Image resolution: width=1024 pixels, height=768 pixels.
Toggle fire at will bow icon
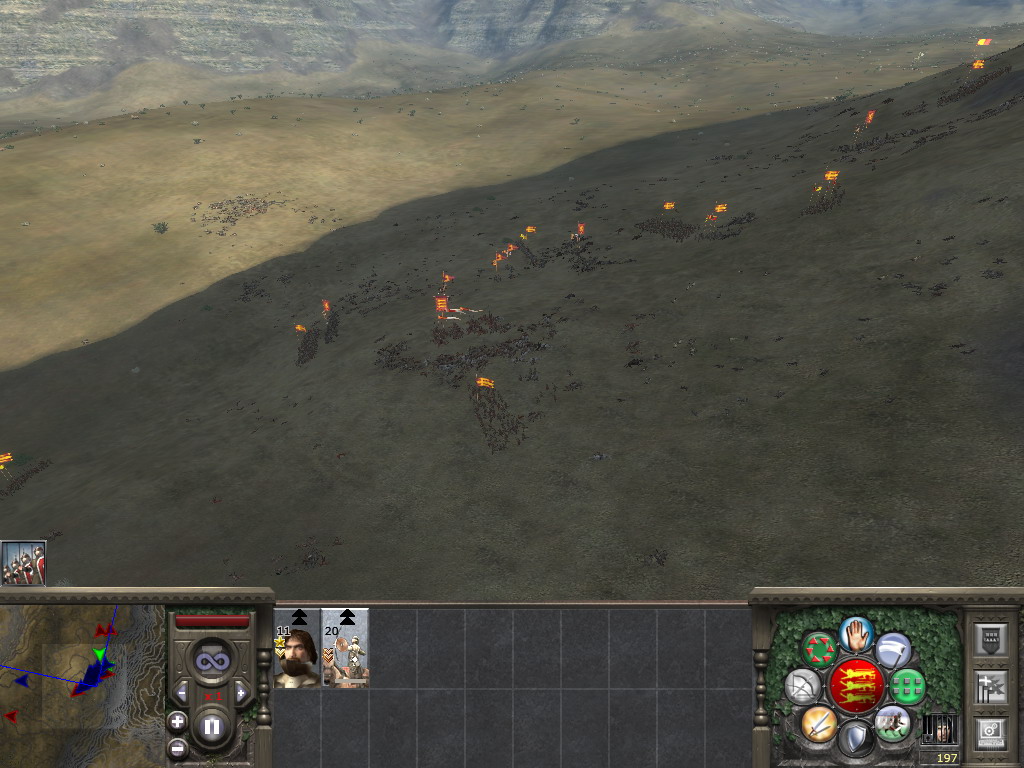click(x=802, y=687)
